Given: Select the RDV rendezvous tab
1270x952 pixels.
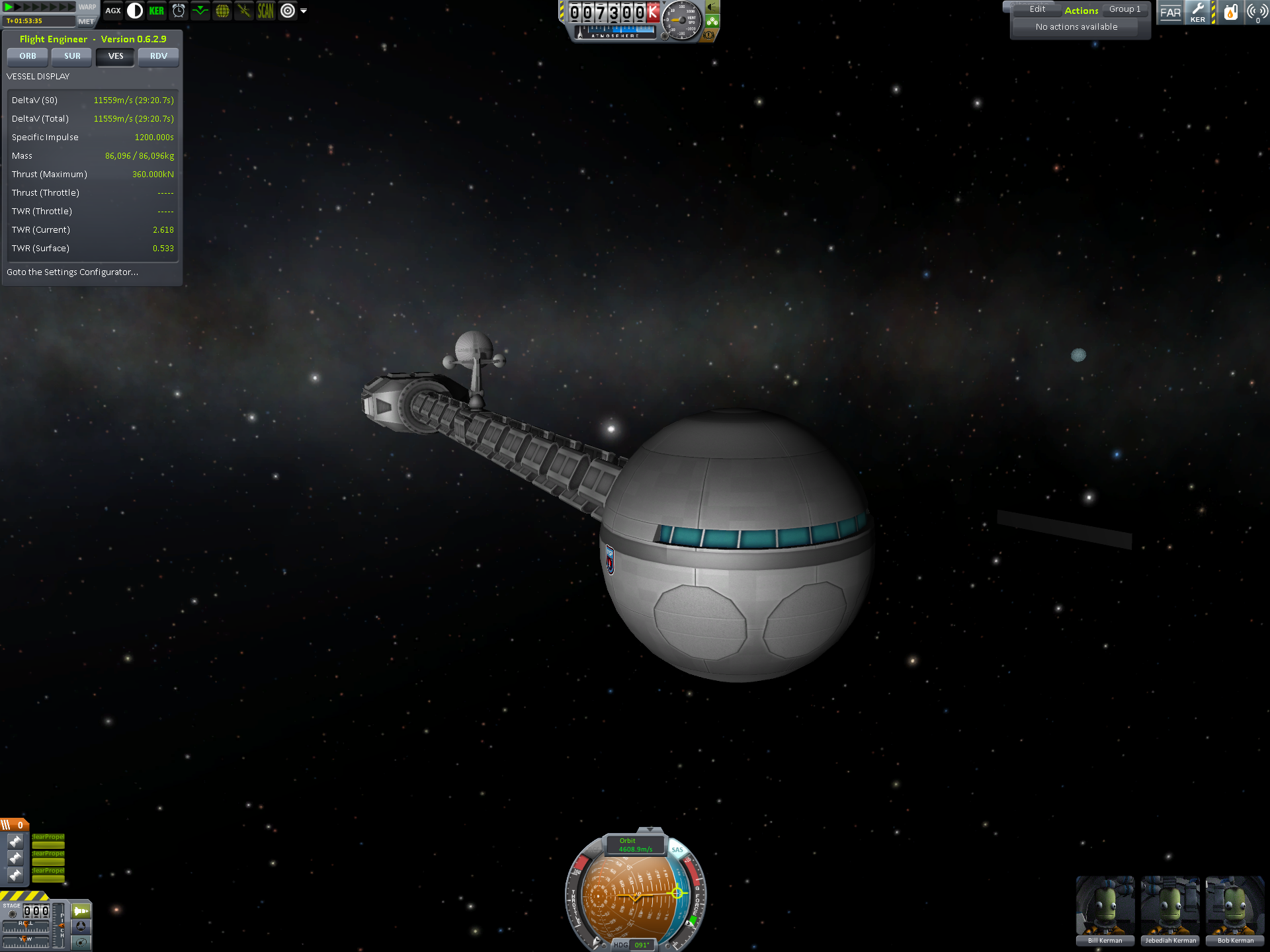Looking at the screenshot, I should (159, 56).
